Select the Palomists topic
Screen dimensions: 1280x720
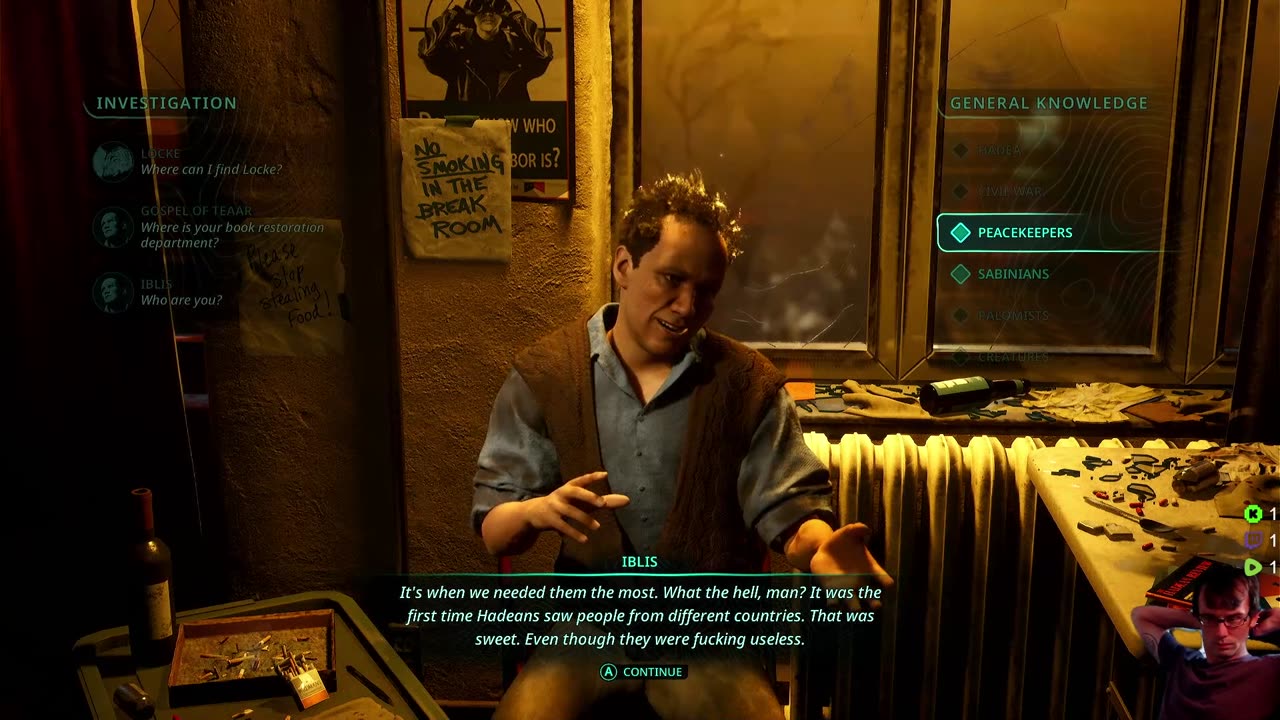tap(1012, 315)
